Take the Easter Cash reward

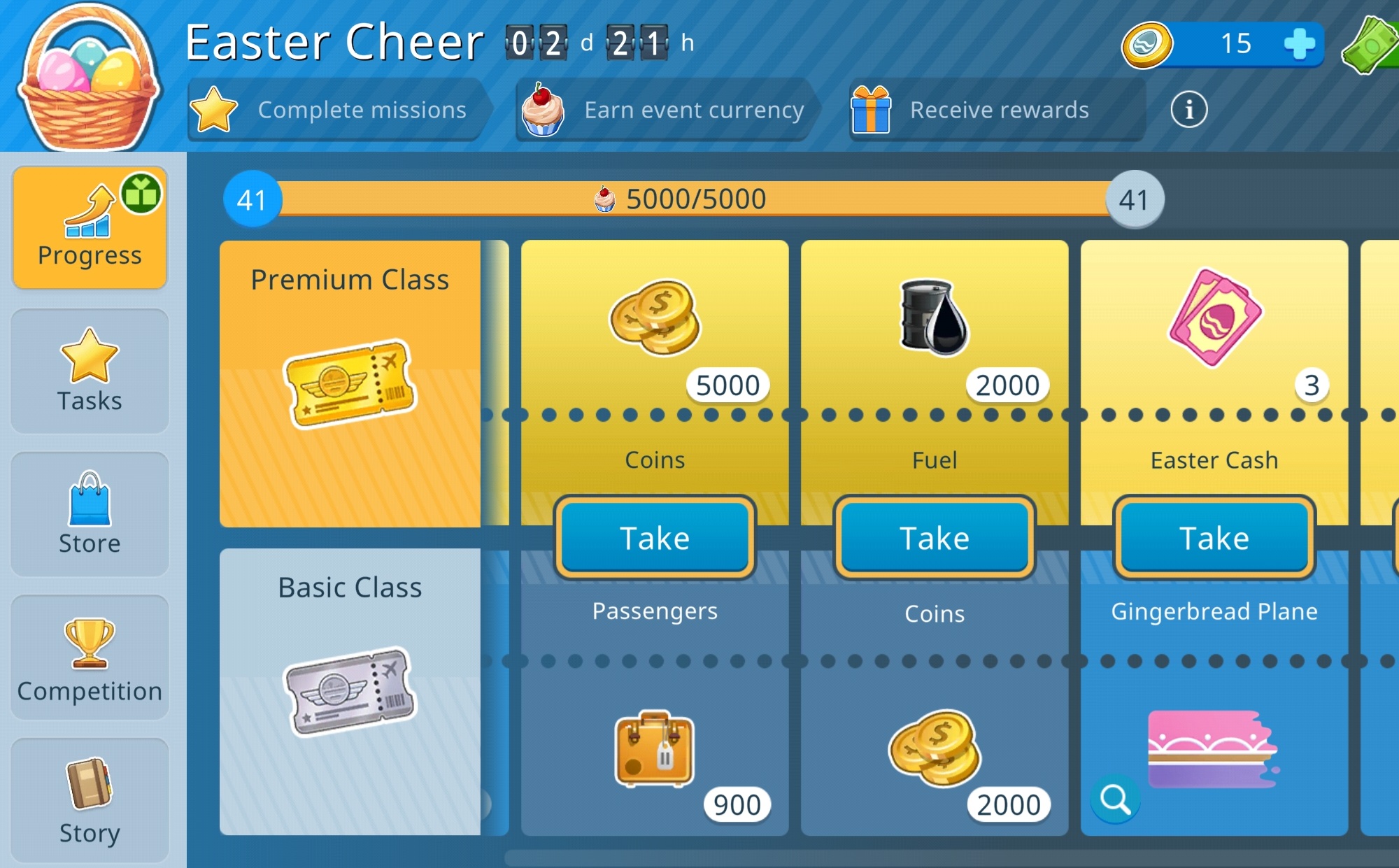pyautogui.click(x=1214, y=538)
